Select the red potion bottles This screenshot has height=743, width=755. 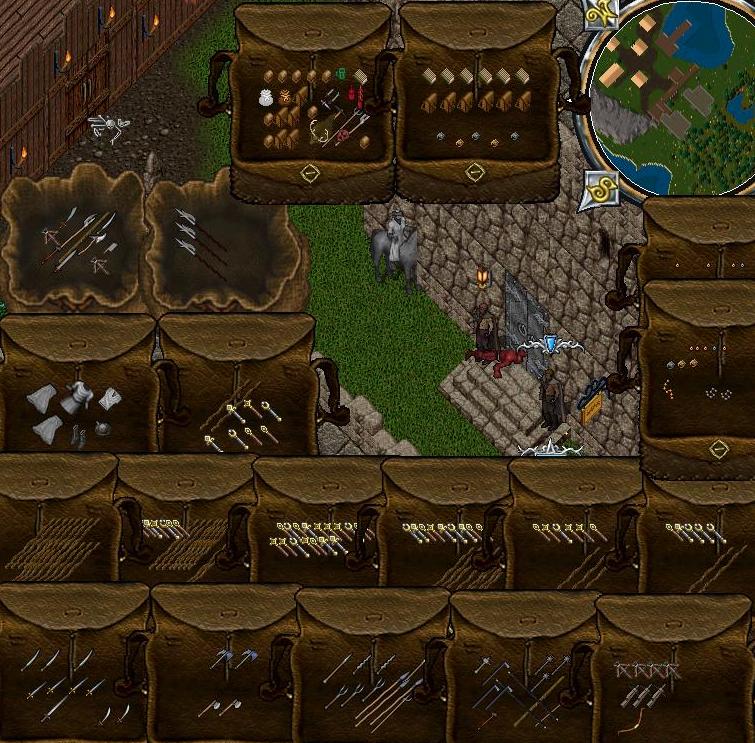(x=356, y=96)
